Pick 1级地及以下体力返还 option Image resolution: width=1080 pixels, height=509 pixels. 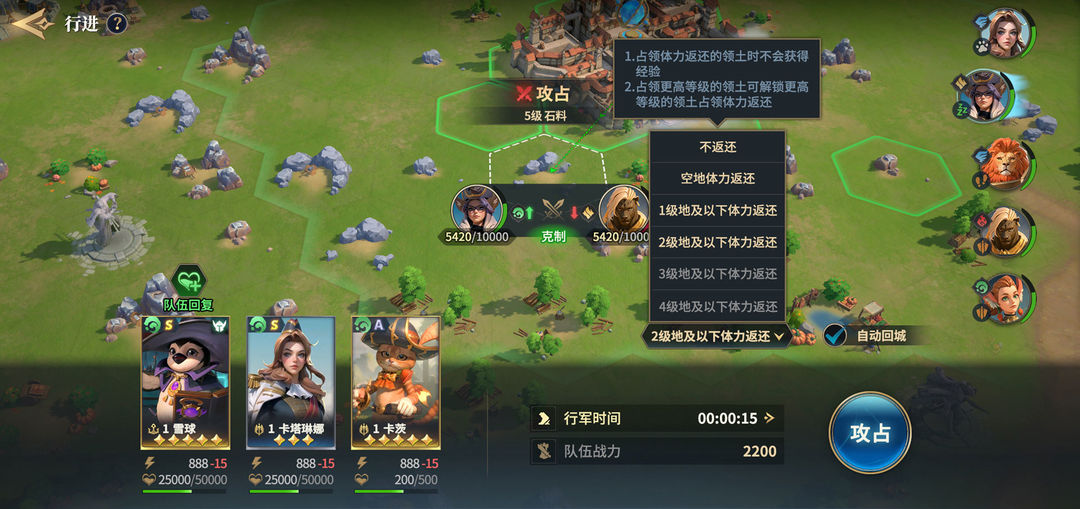point(717,211)
